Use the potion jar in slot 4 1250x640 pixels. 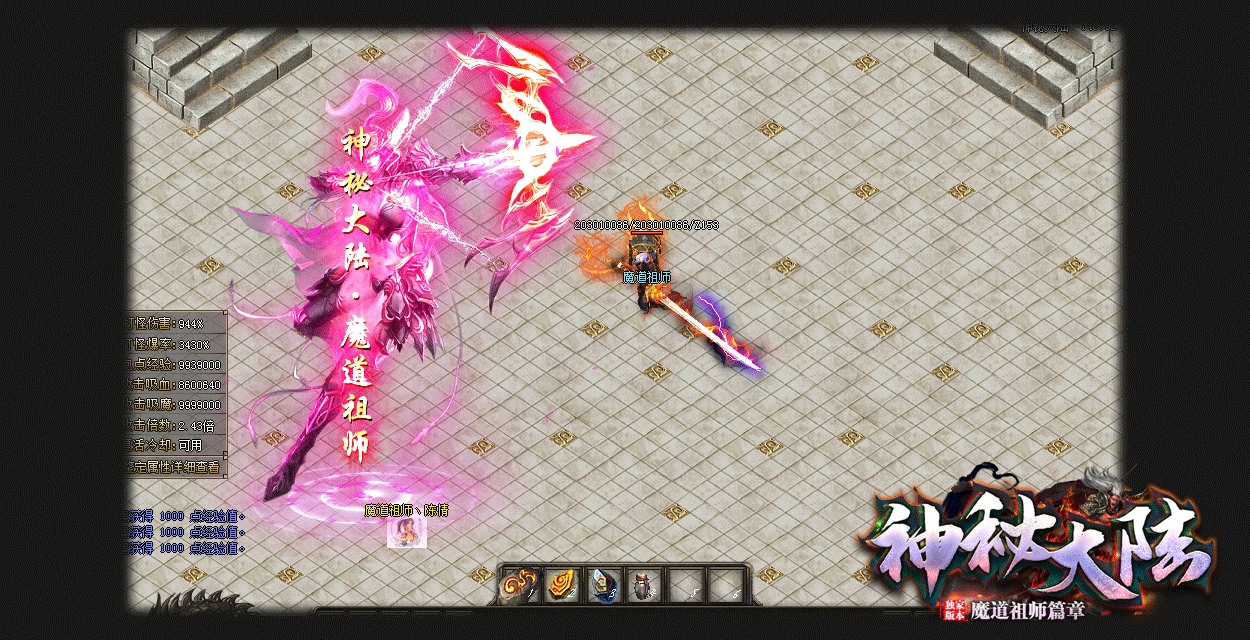click(644, 585)
